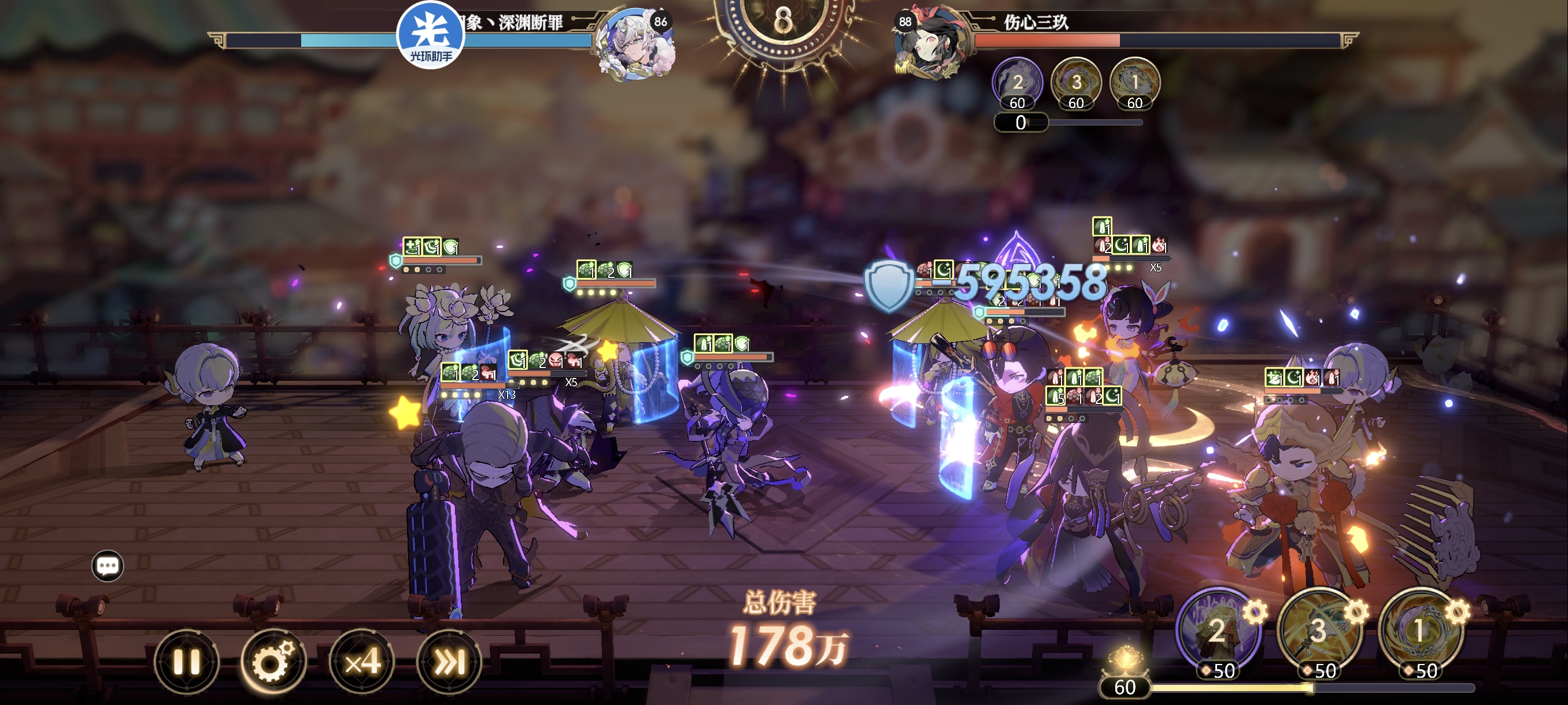Skip the battle with fast-forward button

[x=449, y=662]
